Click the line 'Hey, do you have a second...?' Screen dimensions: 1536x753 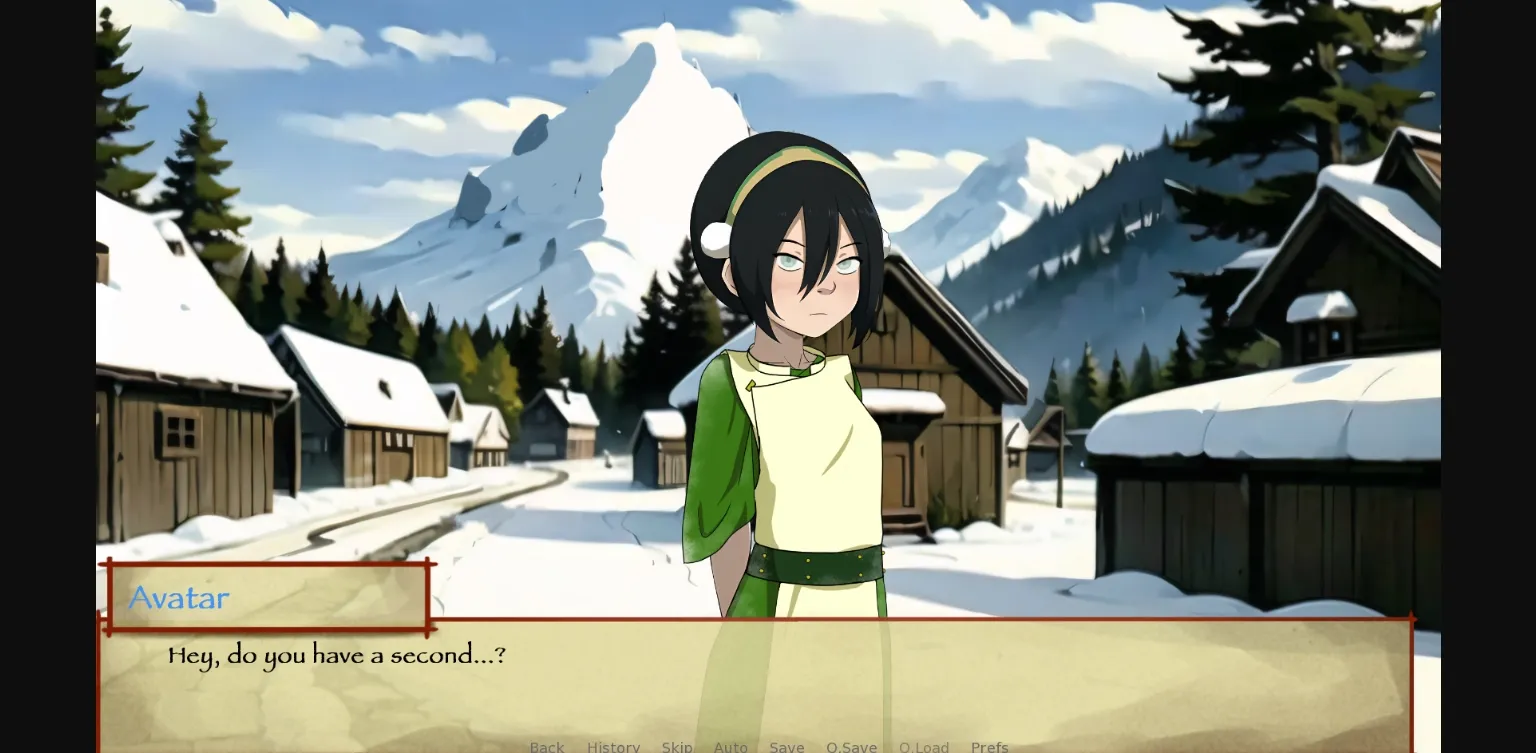336,655
